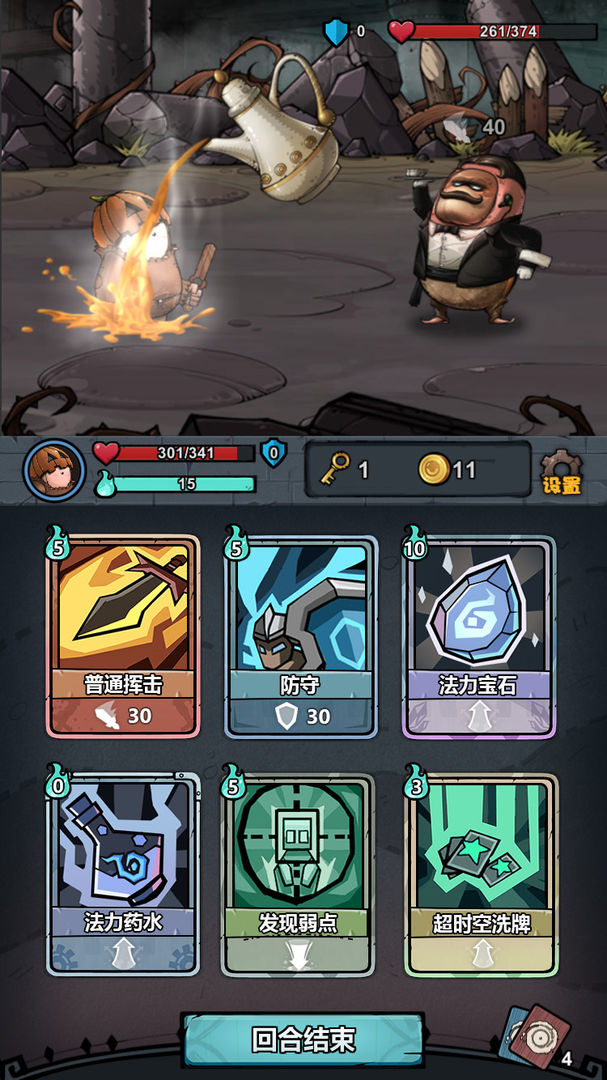End the turn with 回合结束
607x1080 pixels.
pos(303,1039)
